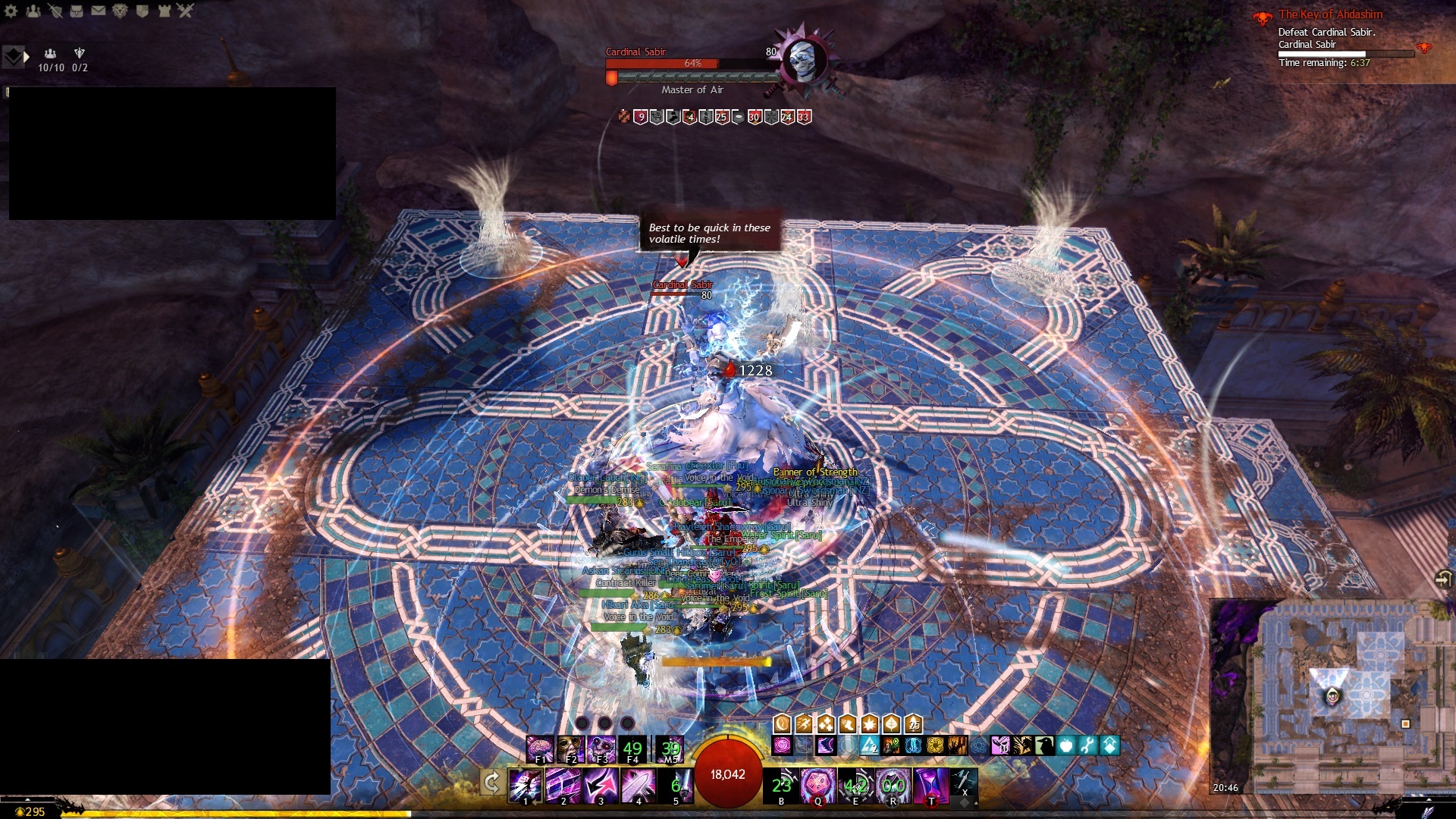Open The Key of Ahdashim objective tracker
The height and width of the screenshot is (819, 1456).
pyautogui.click(x=1330, y=14)
